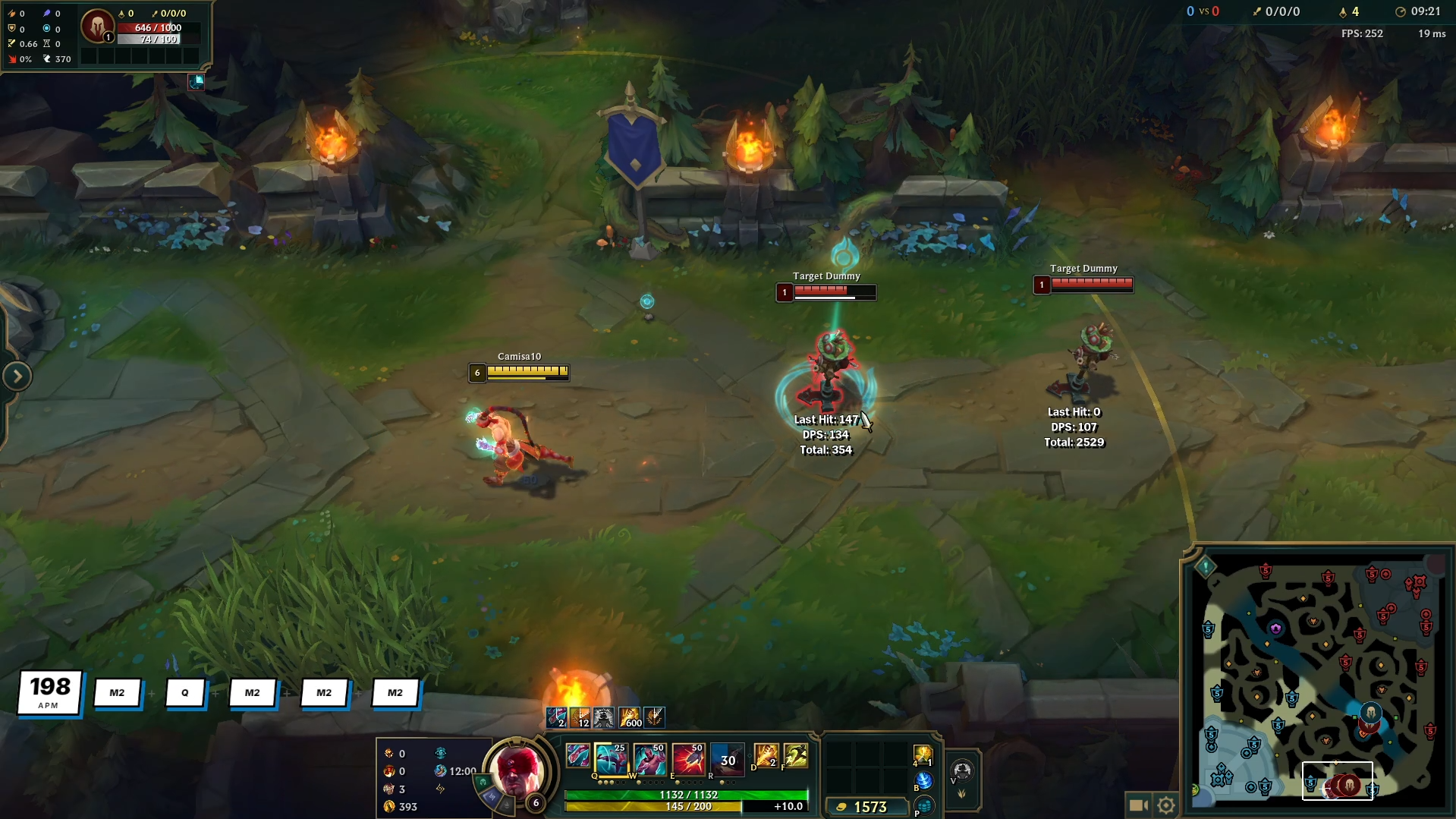
Task: Select the trinket icon beside V
Action: [962, 768]
